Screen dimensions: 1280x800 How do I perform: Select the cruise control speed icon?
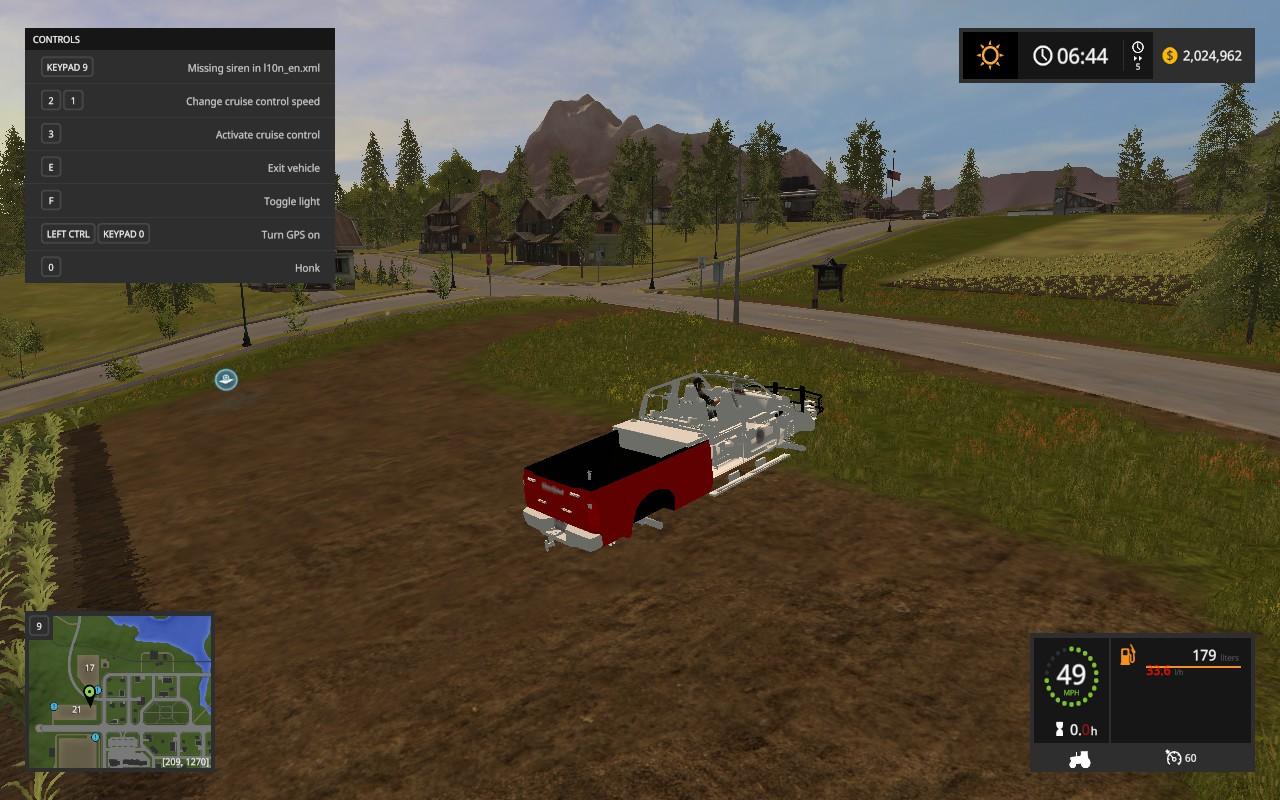[1173, 758]
